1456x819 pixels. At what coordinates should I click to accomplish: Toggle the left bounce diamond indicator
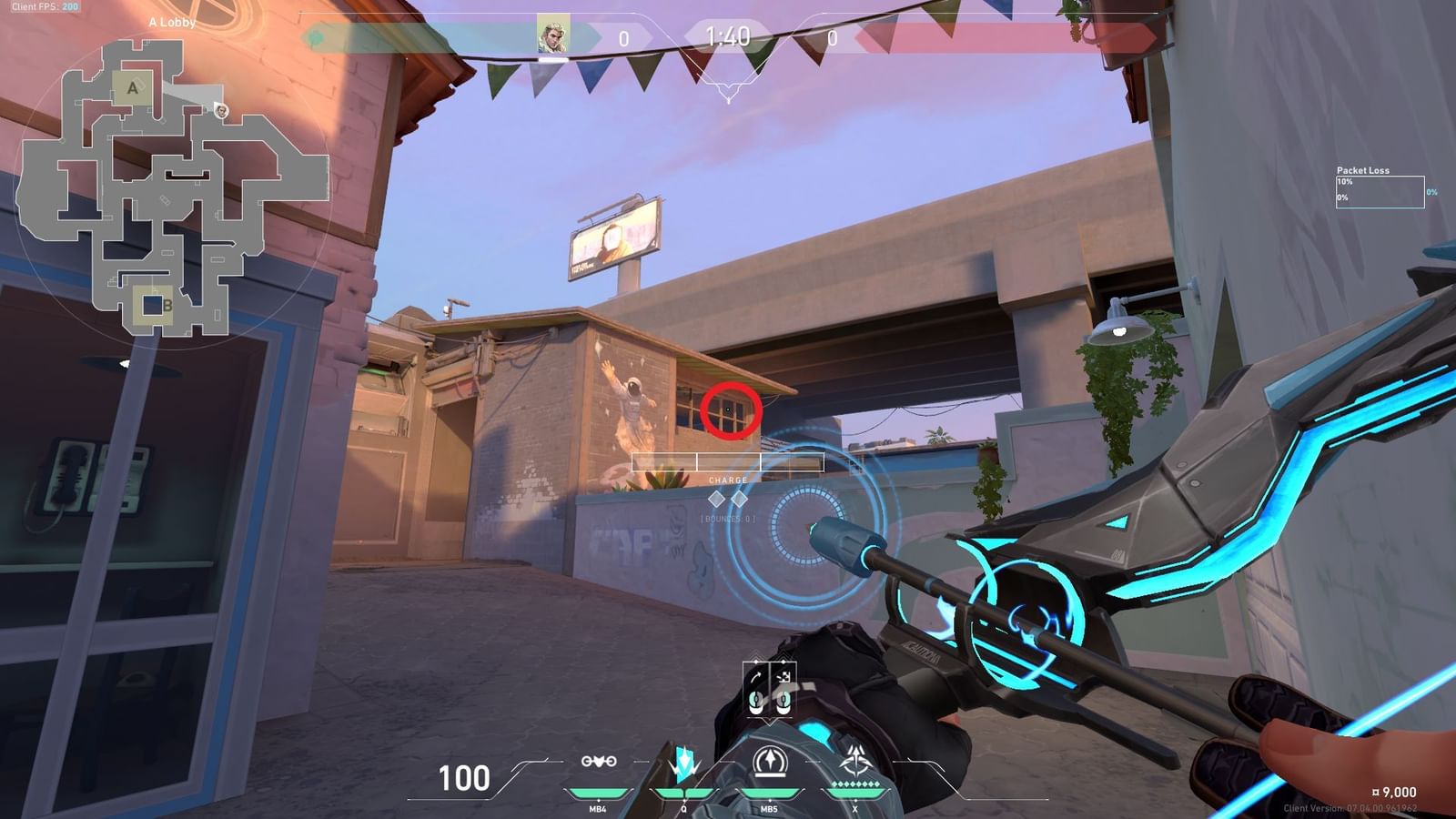coord(716,499)
